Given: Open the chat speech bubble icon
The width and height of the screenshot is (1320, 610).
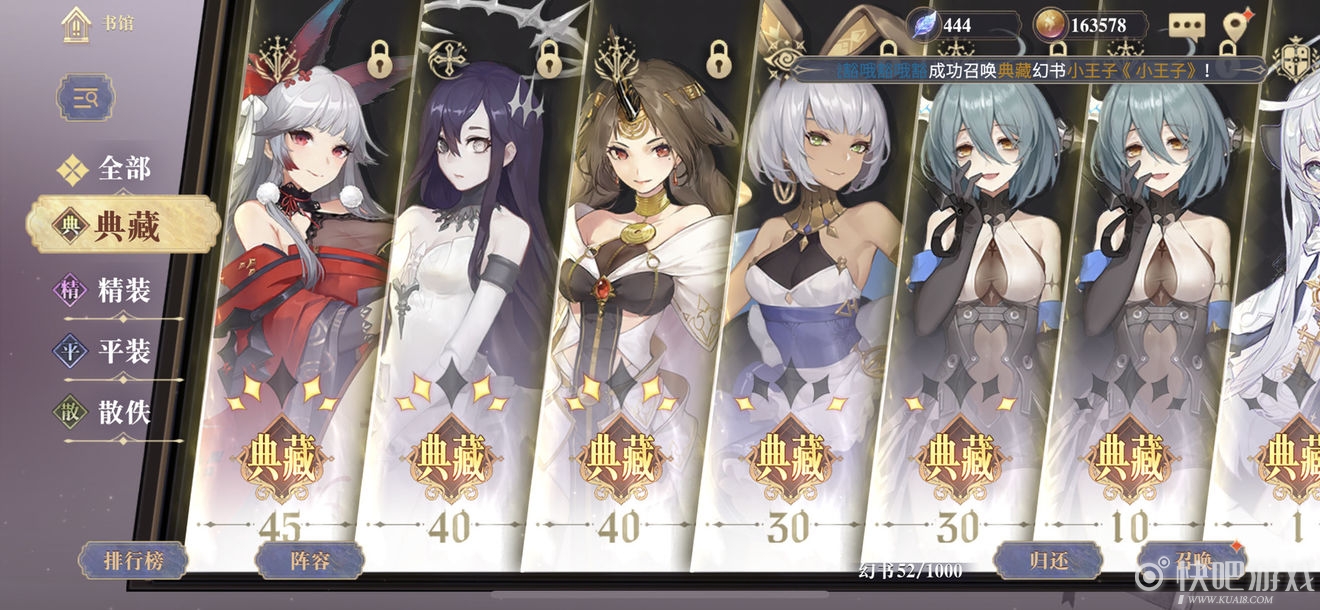Looking at the screenshot, I should tap(1187, 26).
